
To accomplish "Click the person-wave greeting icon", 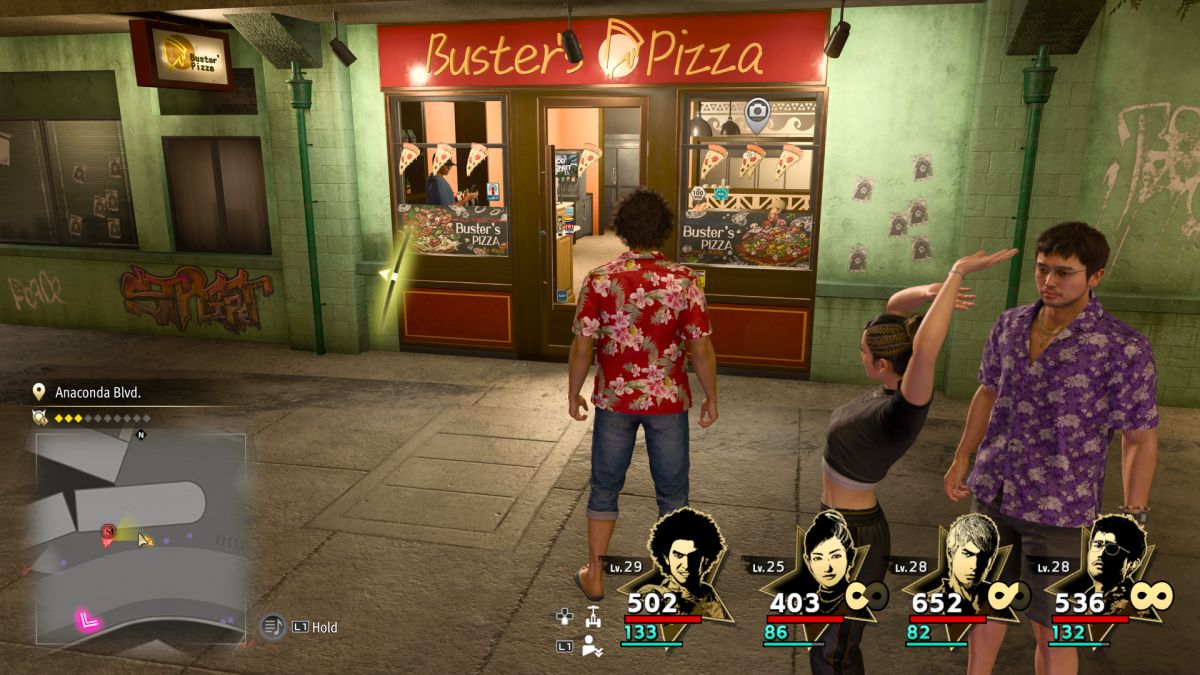I will (x=592, y=646).
